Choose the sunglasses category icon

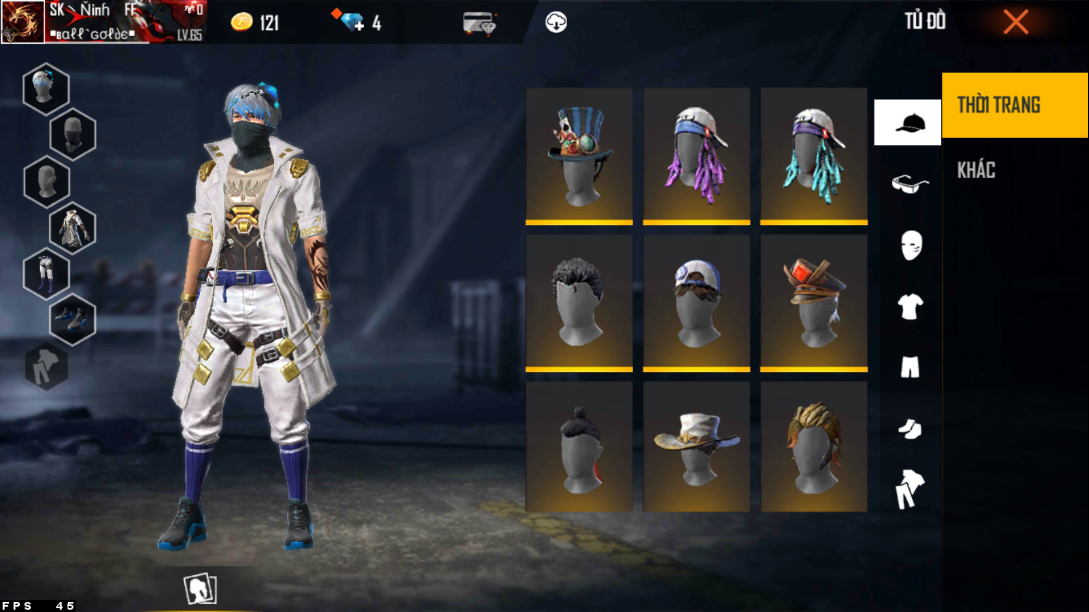point(909,183)
